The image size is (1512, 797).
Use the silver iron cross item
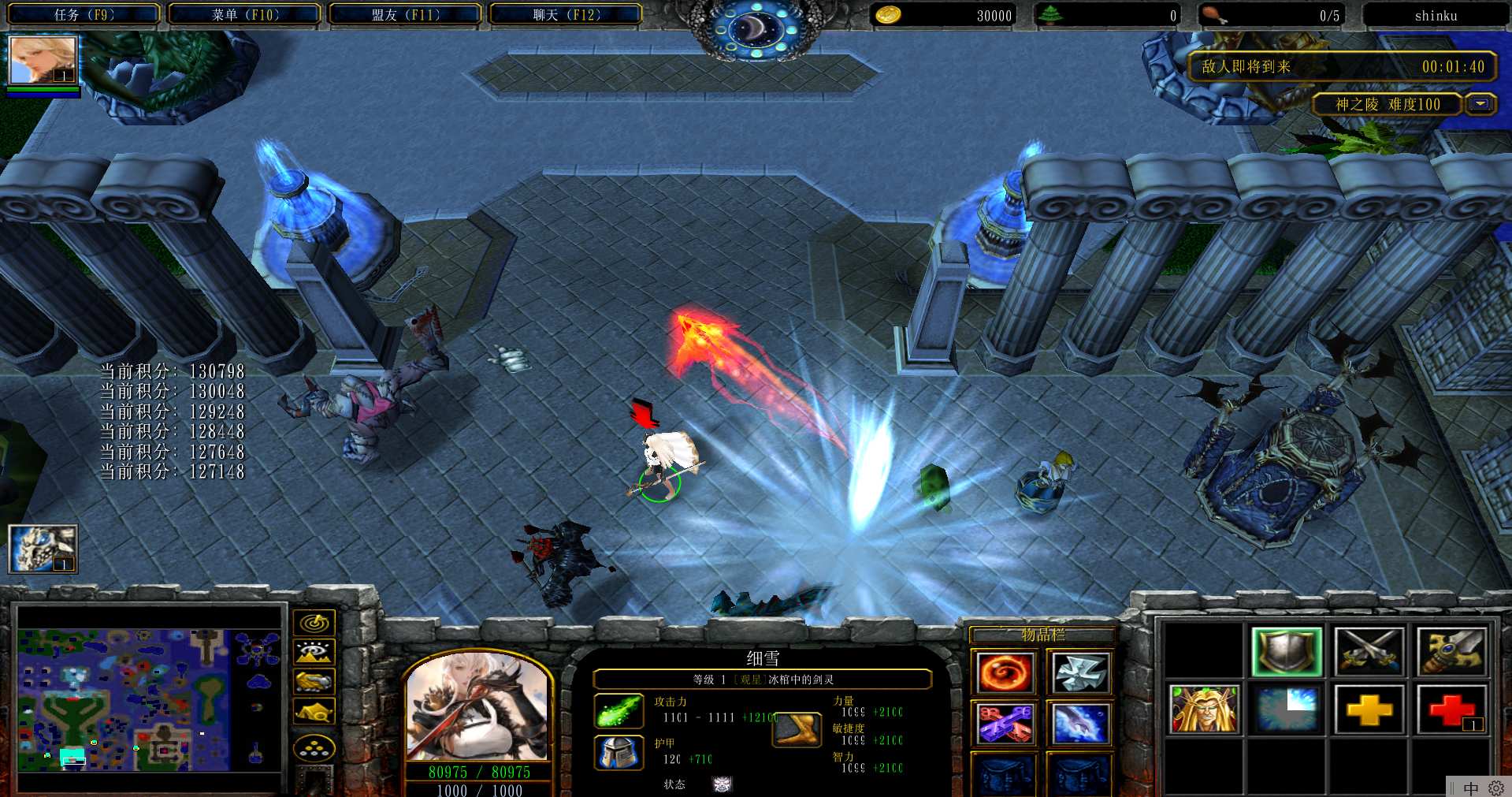1079,673
